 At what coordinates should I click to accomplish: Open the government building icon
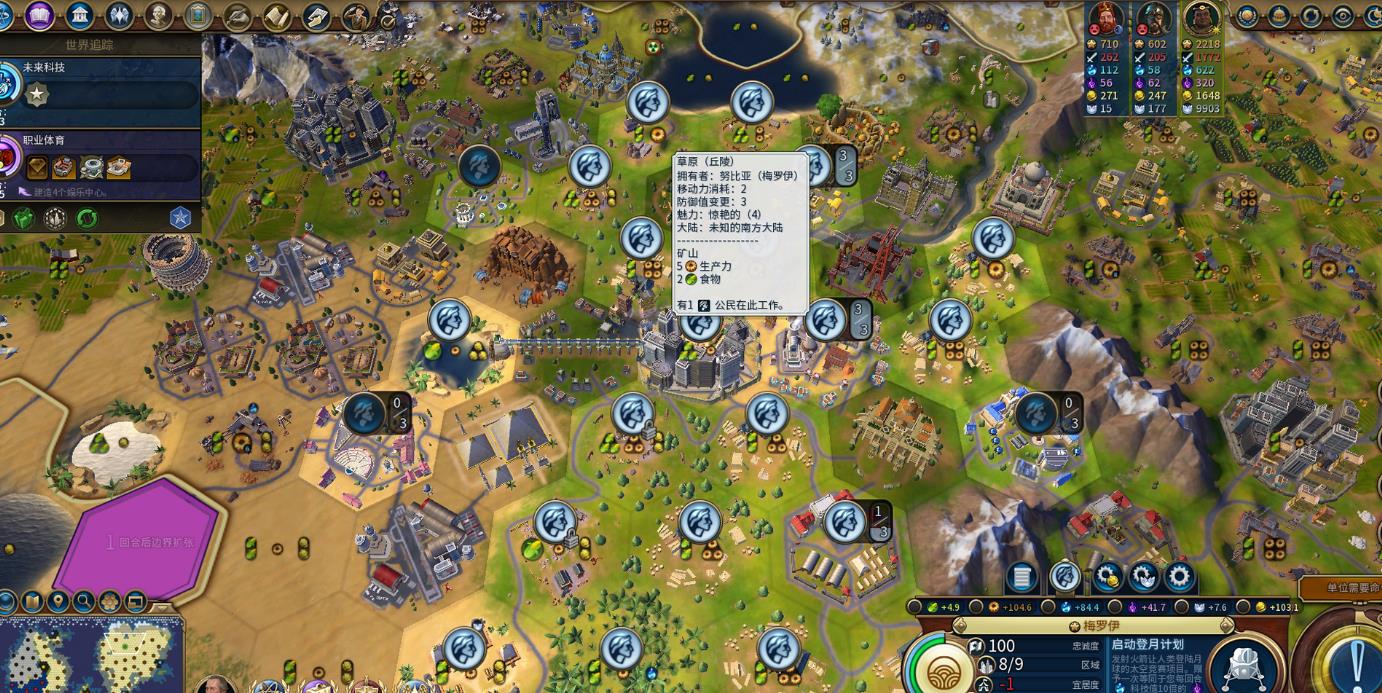tap(79, 15)
